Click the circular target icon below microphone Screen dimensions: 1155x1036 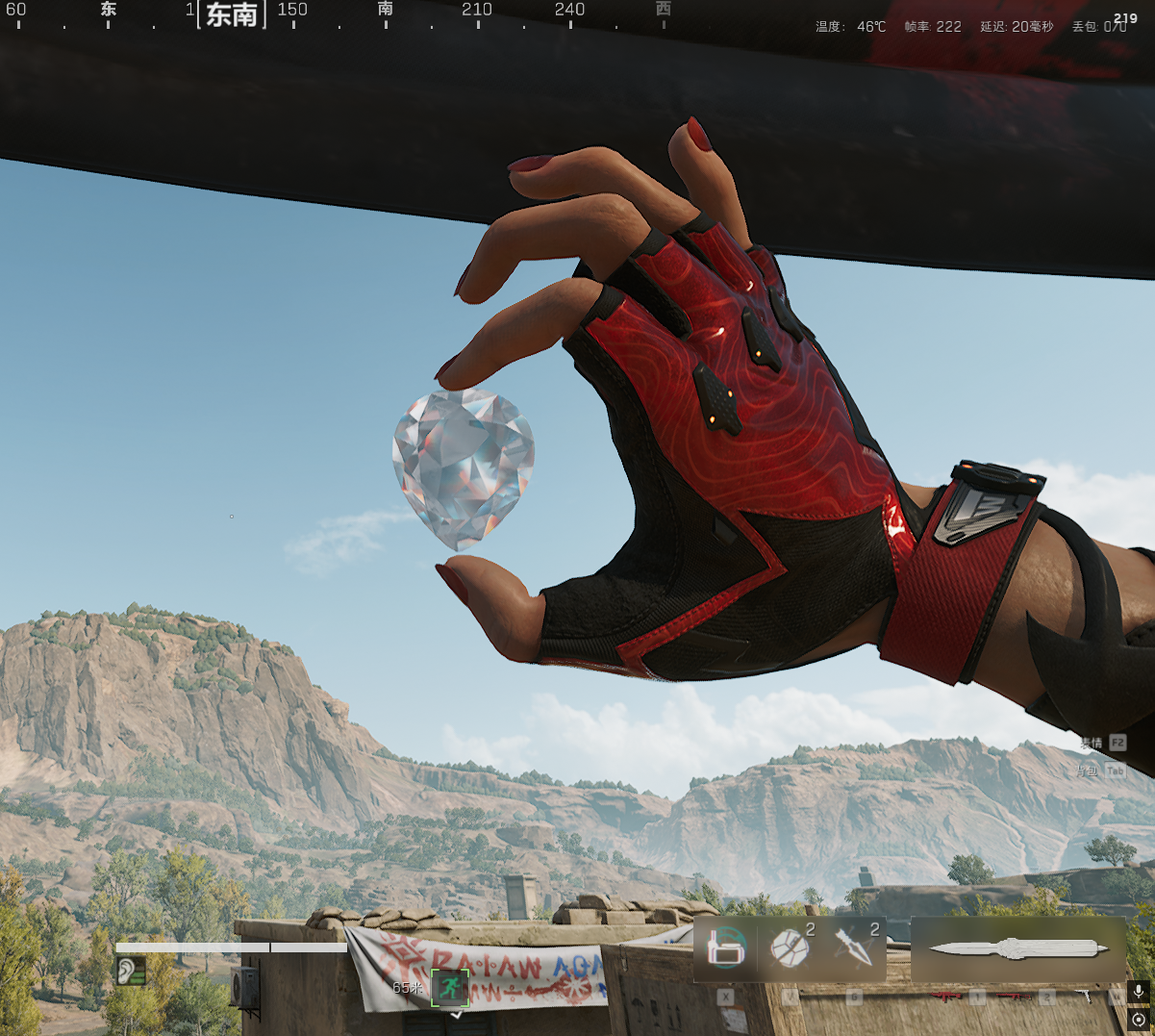(x=1139, y=1020)
